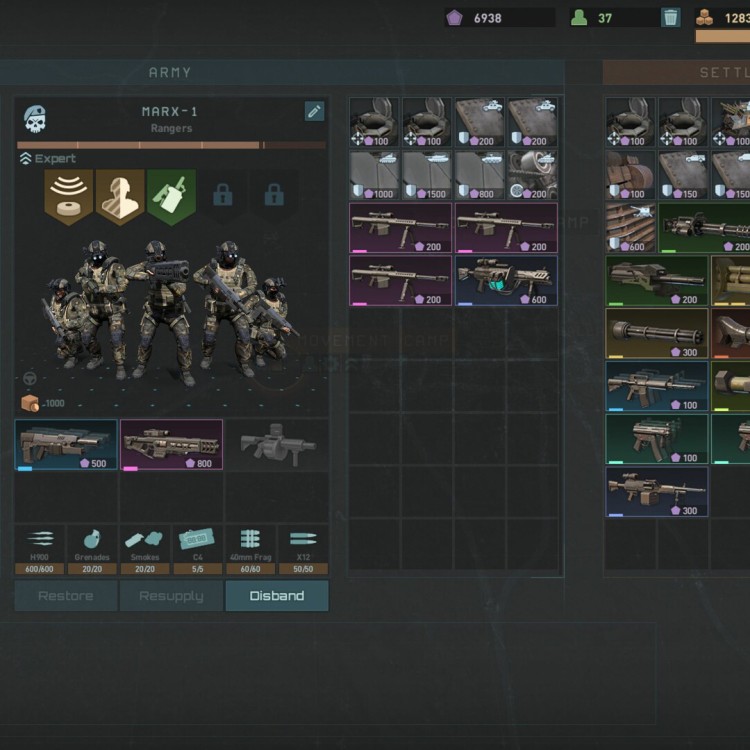Select the Resupply button
Image resolution: width=750 pixels, height=750 pixels.
(171, 596)
